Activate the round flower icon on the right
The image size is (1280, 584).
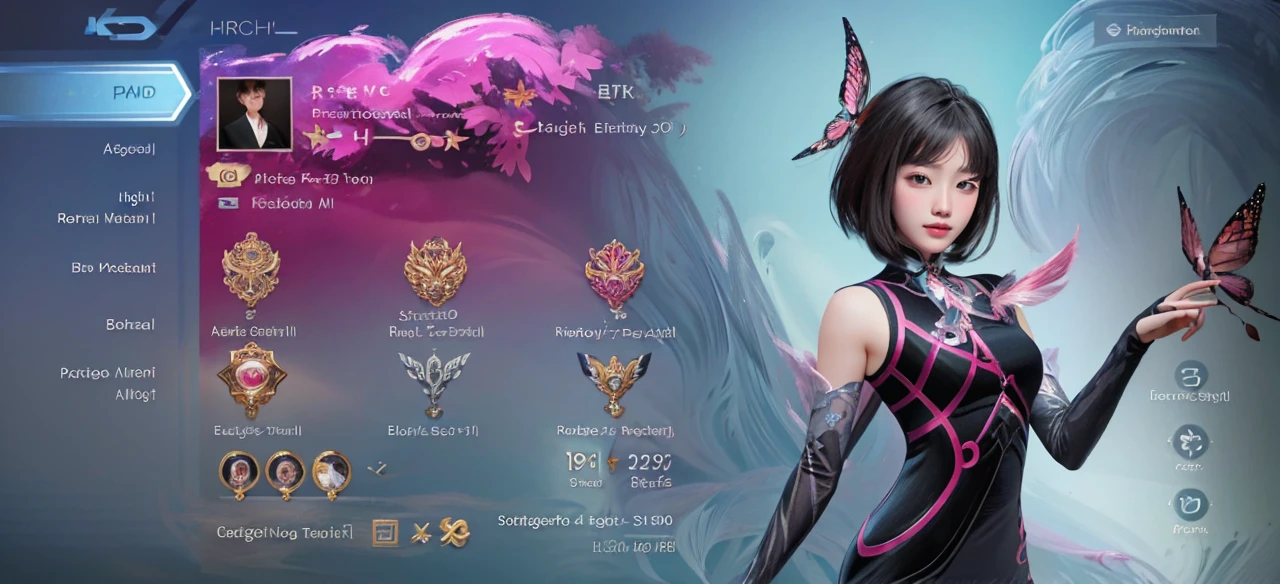1190,441
